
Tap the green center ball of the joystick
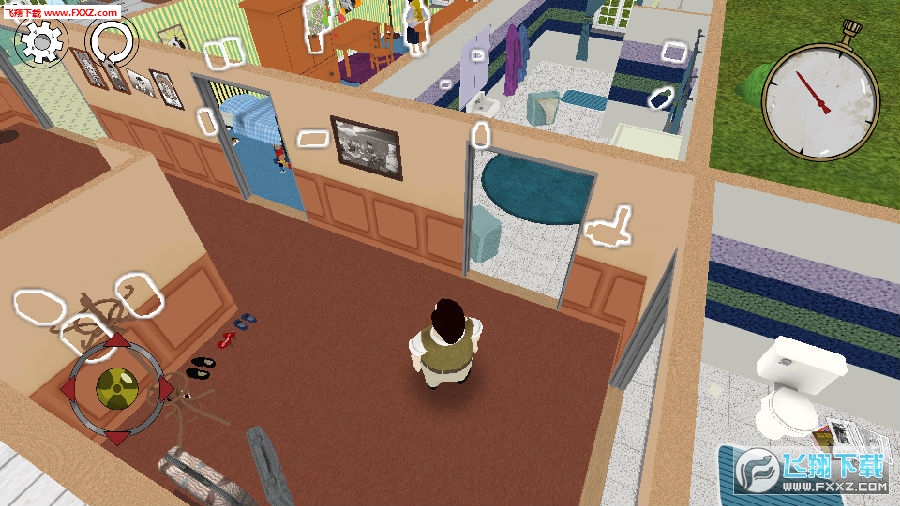click(x=115, y=386)
